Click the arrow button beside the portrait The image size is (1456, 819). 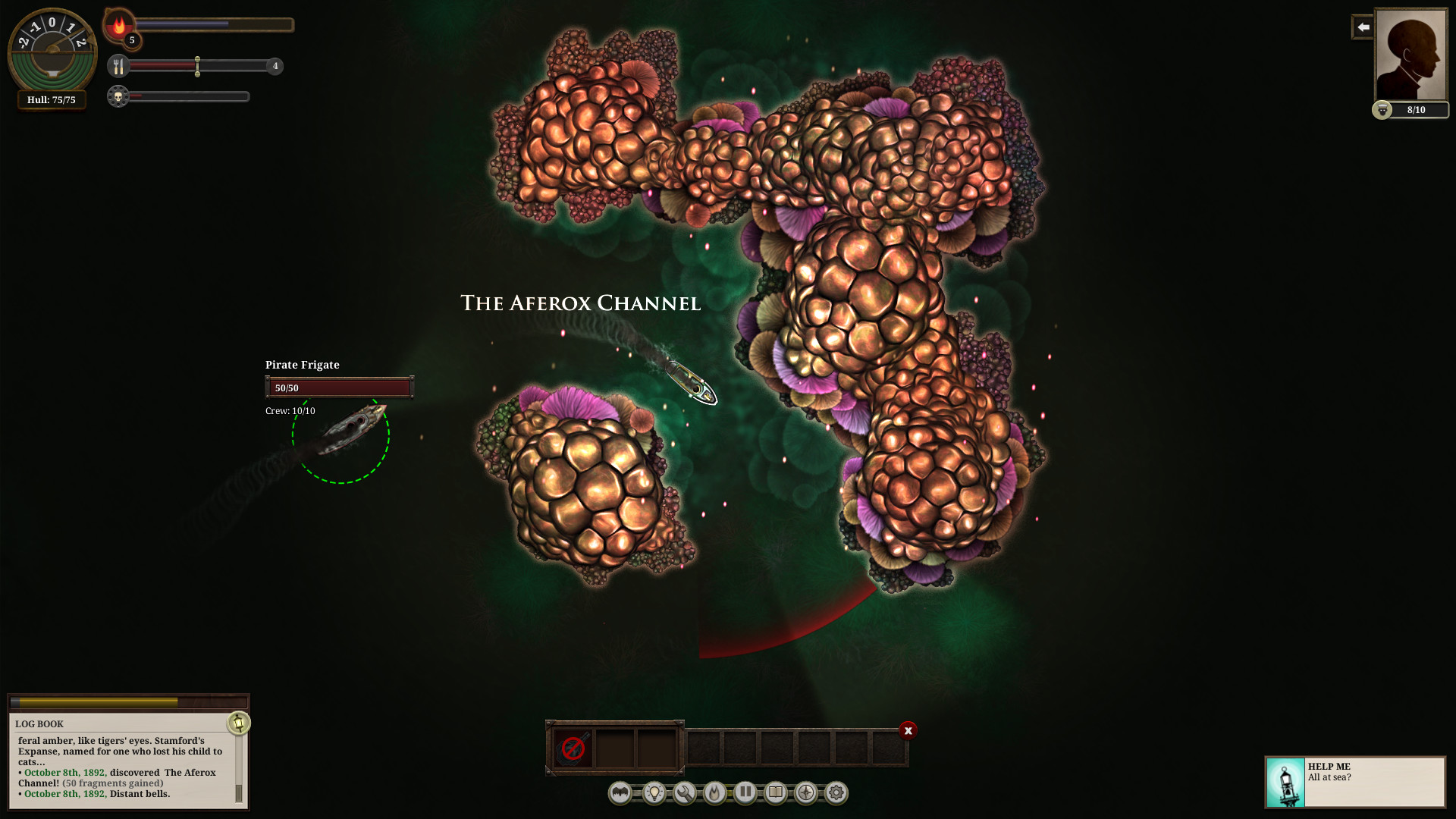click(x=1363, y=27)
